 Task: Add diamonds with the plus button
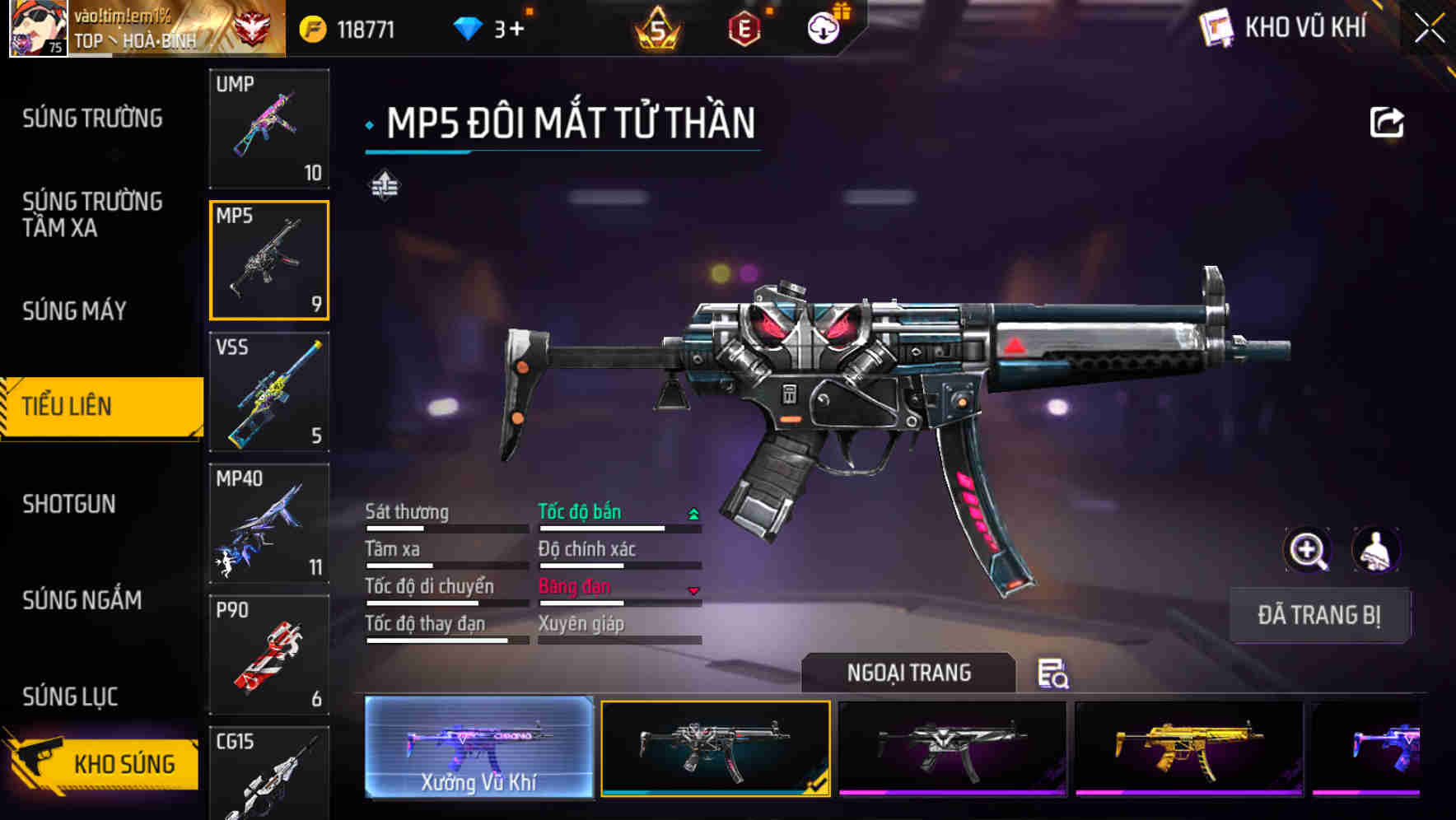(x=516, y=30)
